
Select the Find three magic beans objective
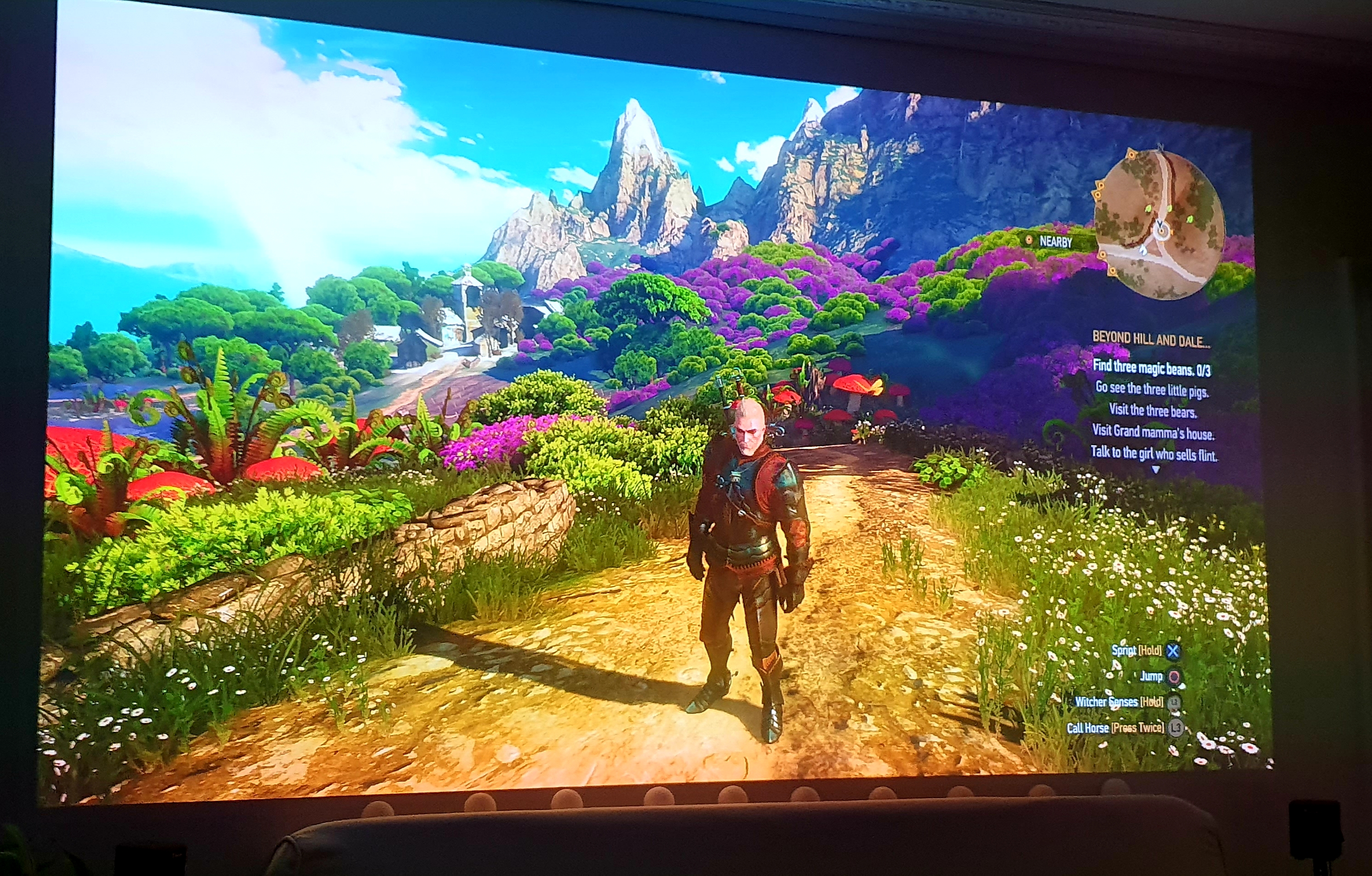point(1152,369)
